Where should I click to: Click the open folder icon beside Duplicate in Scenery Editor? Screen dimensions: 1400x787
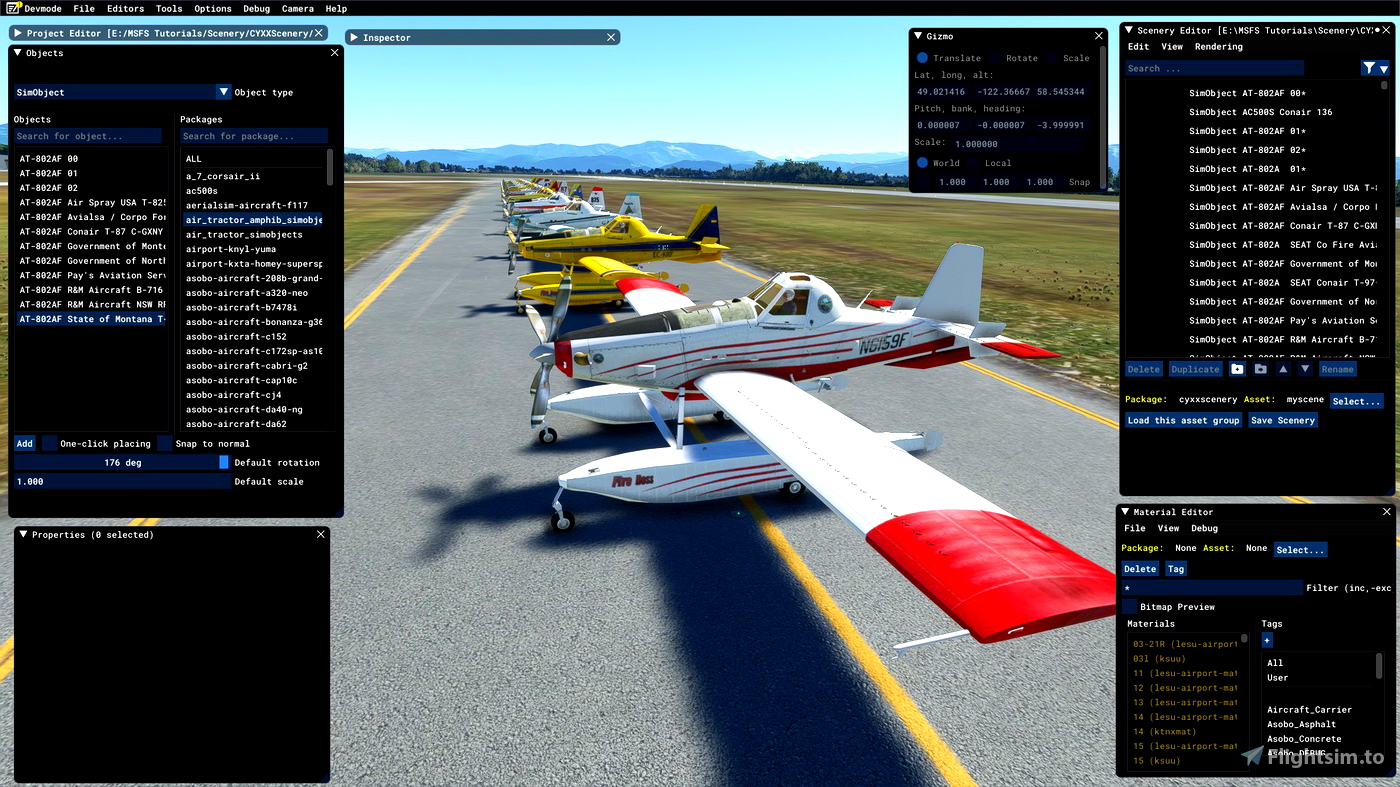[x=1261, y=369]
